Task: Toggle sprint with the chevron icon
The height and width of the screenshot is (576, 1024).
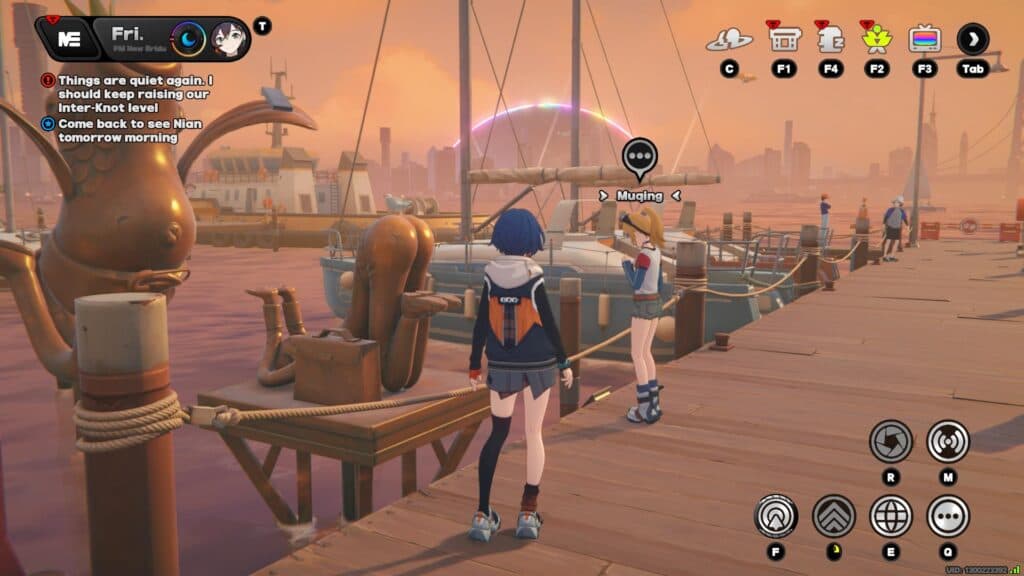Action: click(x=833, y=516)
